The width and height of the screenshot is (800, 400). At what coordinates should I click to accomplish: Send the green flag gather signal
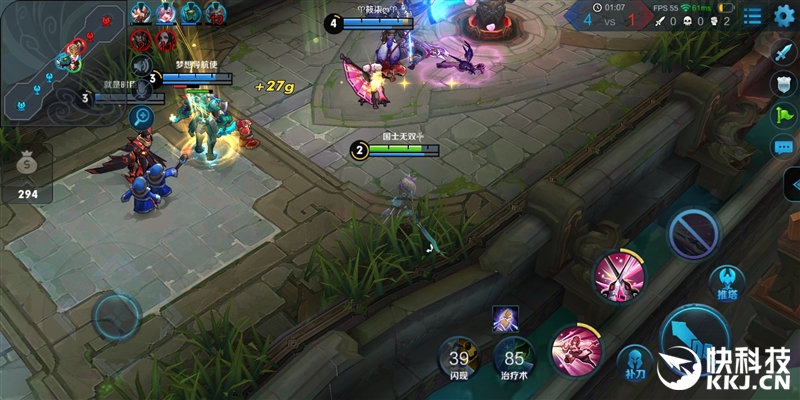point(784,115)
